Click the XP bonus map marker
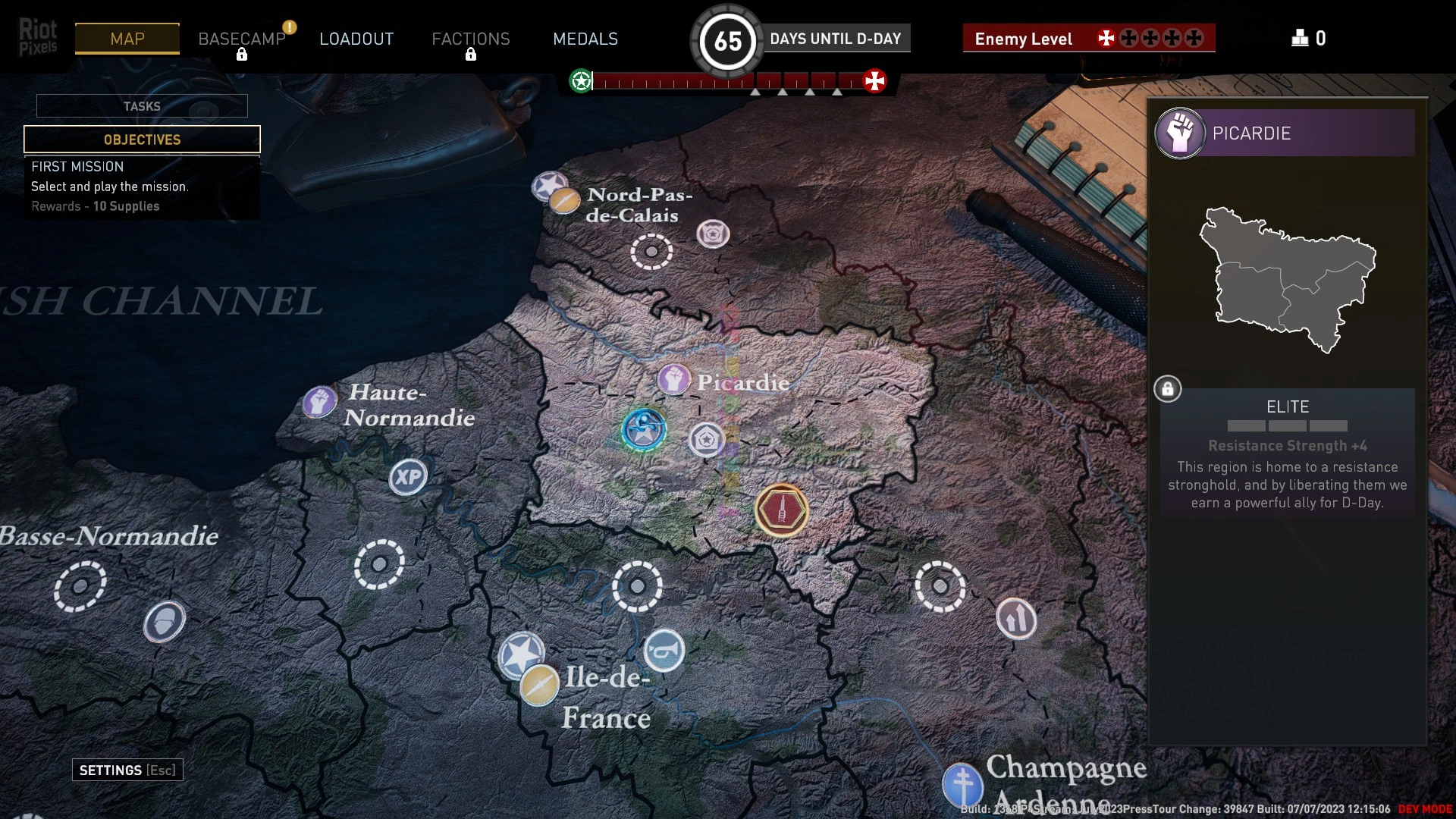Screen dimensions: 1456x819 click(408, 477)
